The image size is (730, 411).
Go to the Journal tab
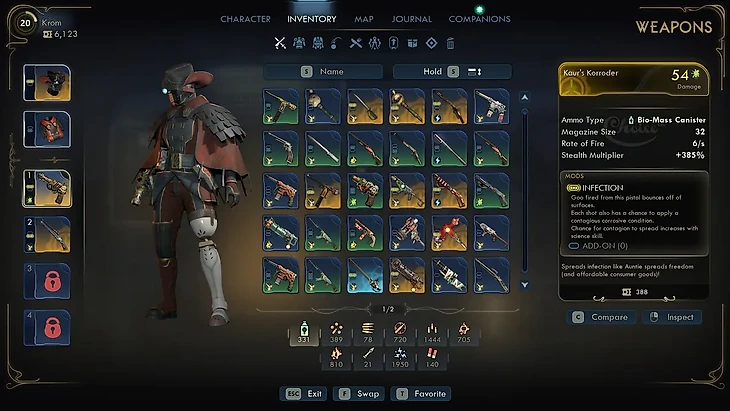pos(412,19)
